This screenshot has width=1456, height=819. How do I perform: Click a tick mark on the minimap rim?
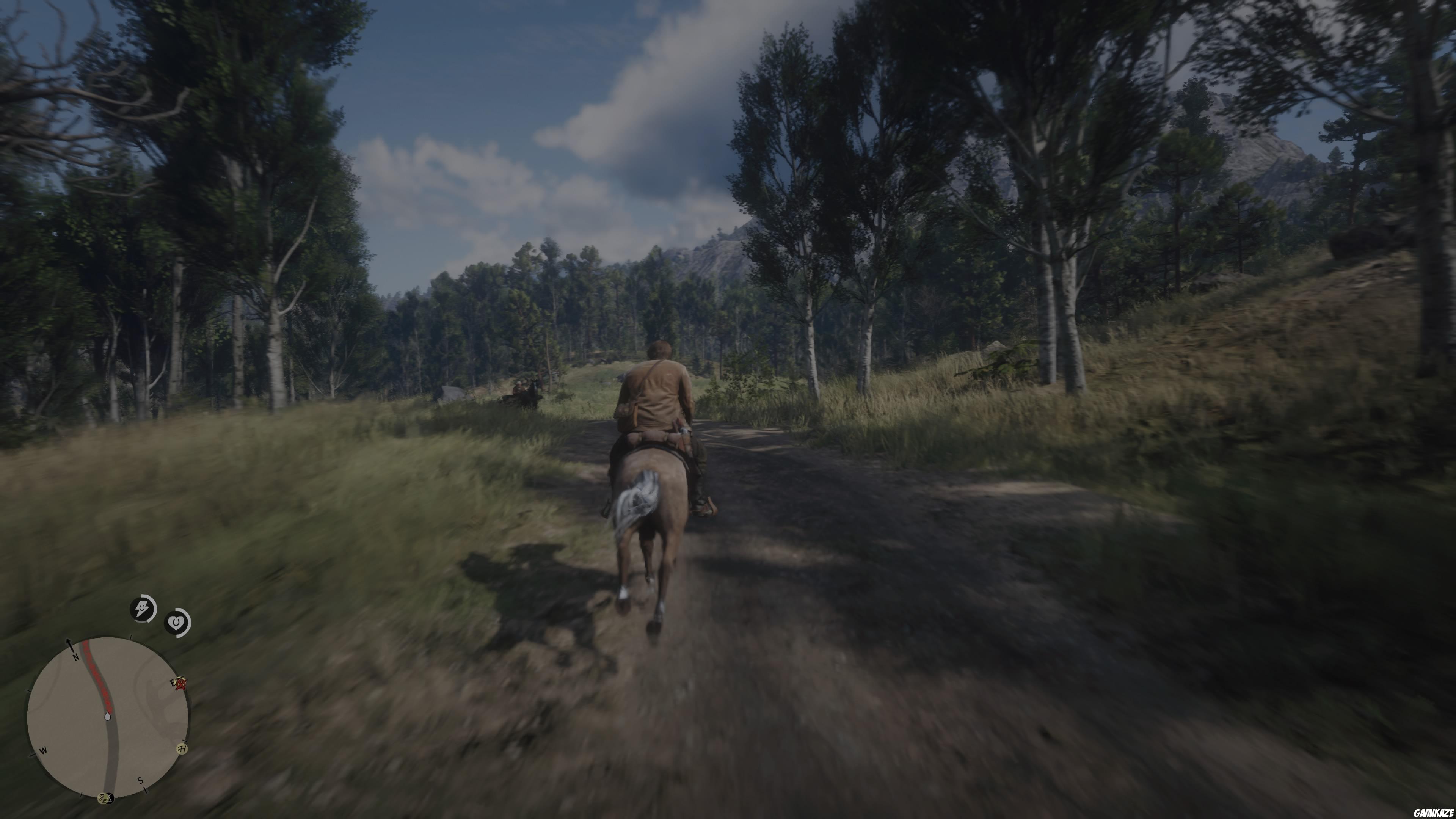131,637
